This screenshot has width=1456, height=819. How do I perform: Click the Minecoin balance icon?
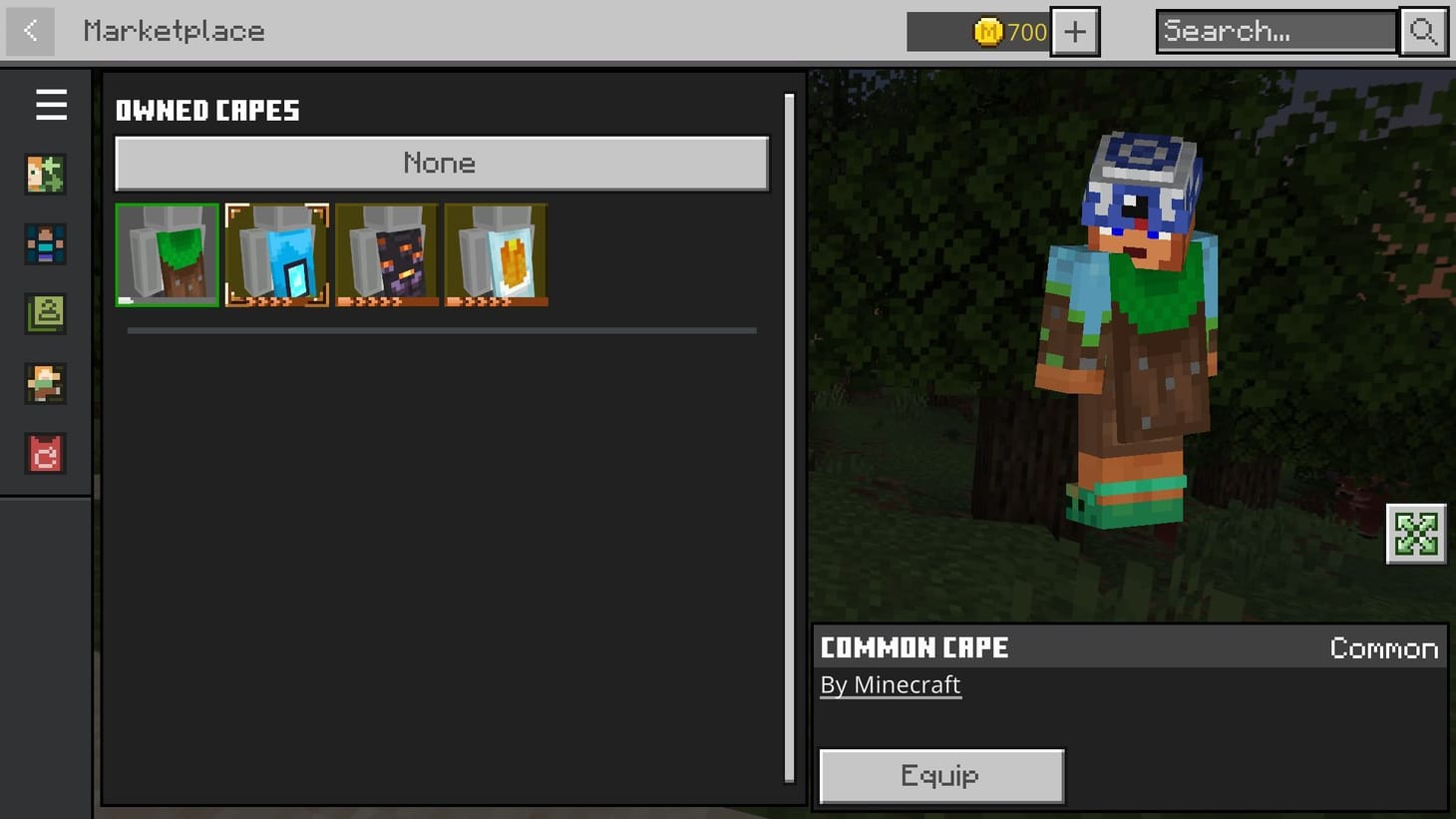(987, 31)
